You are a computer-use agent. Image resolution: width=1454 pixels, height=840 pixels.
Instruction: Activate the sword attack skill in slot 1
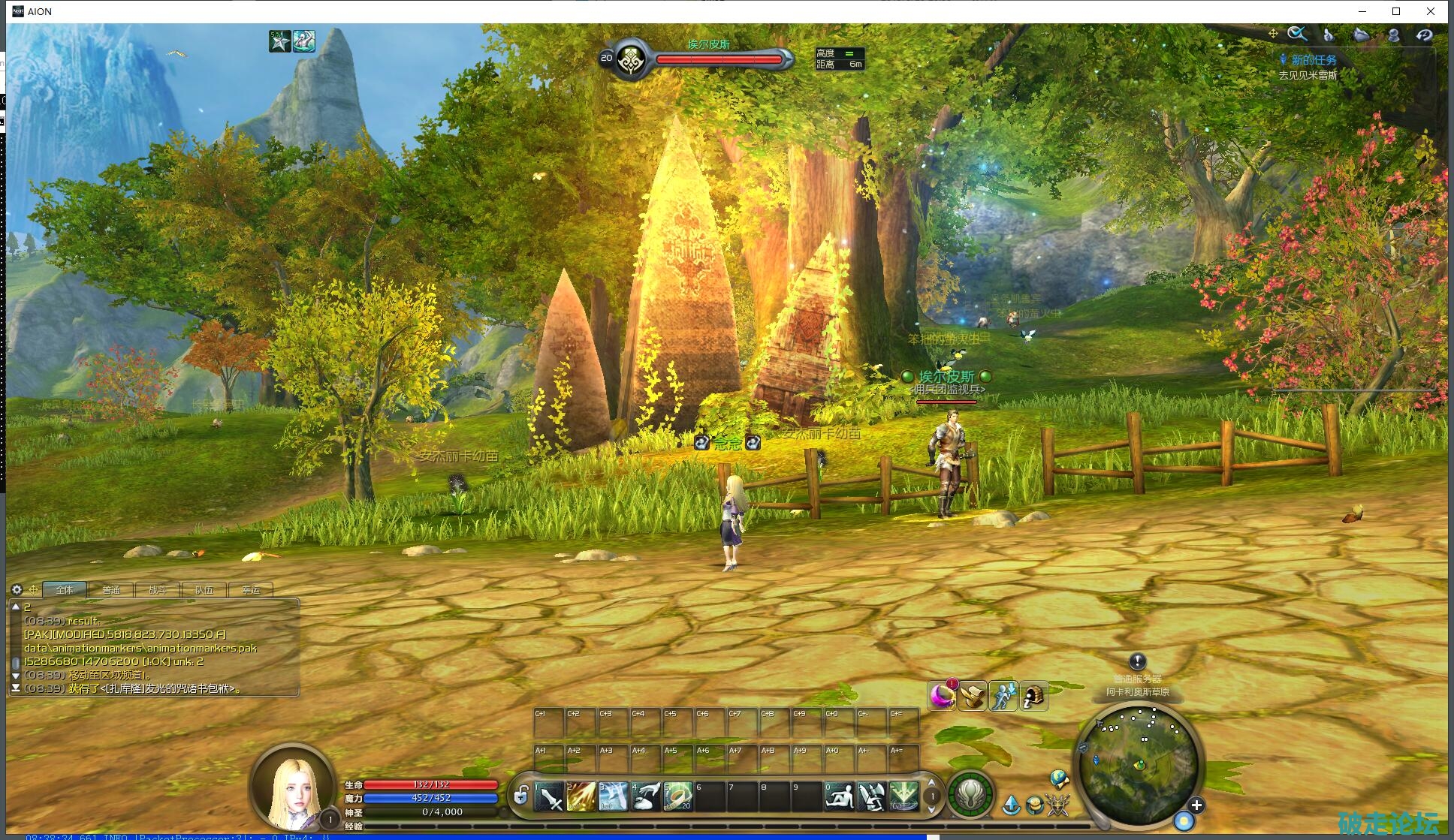[x=550, y=797]
